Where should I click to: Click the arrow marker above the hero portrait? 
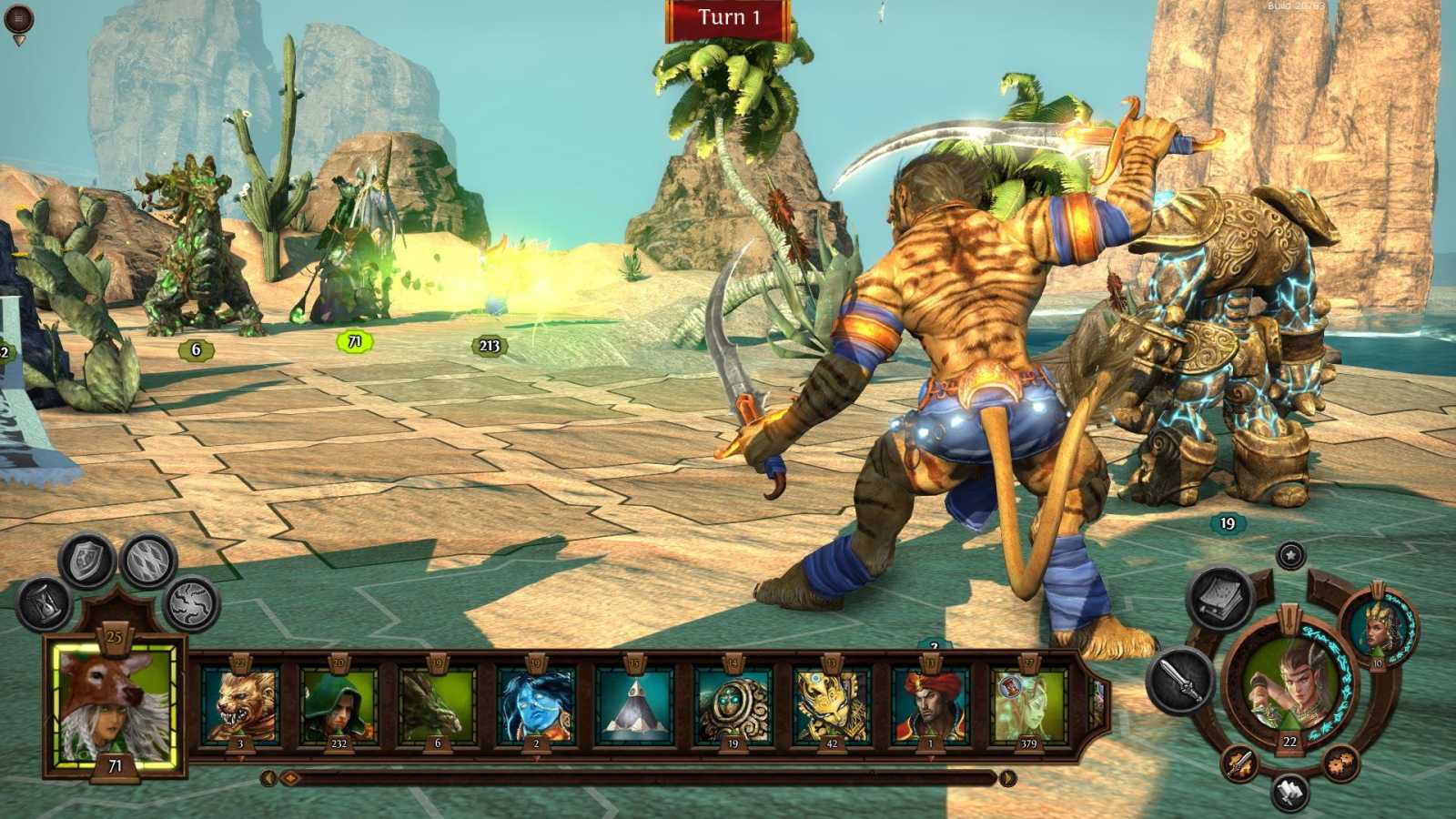click(1289, 617)
